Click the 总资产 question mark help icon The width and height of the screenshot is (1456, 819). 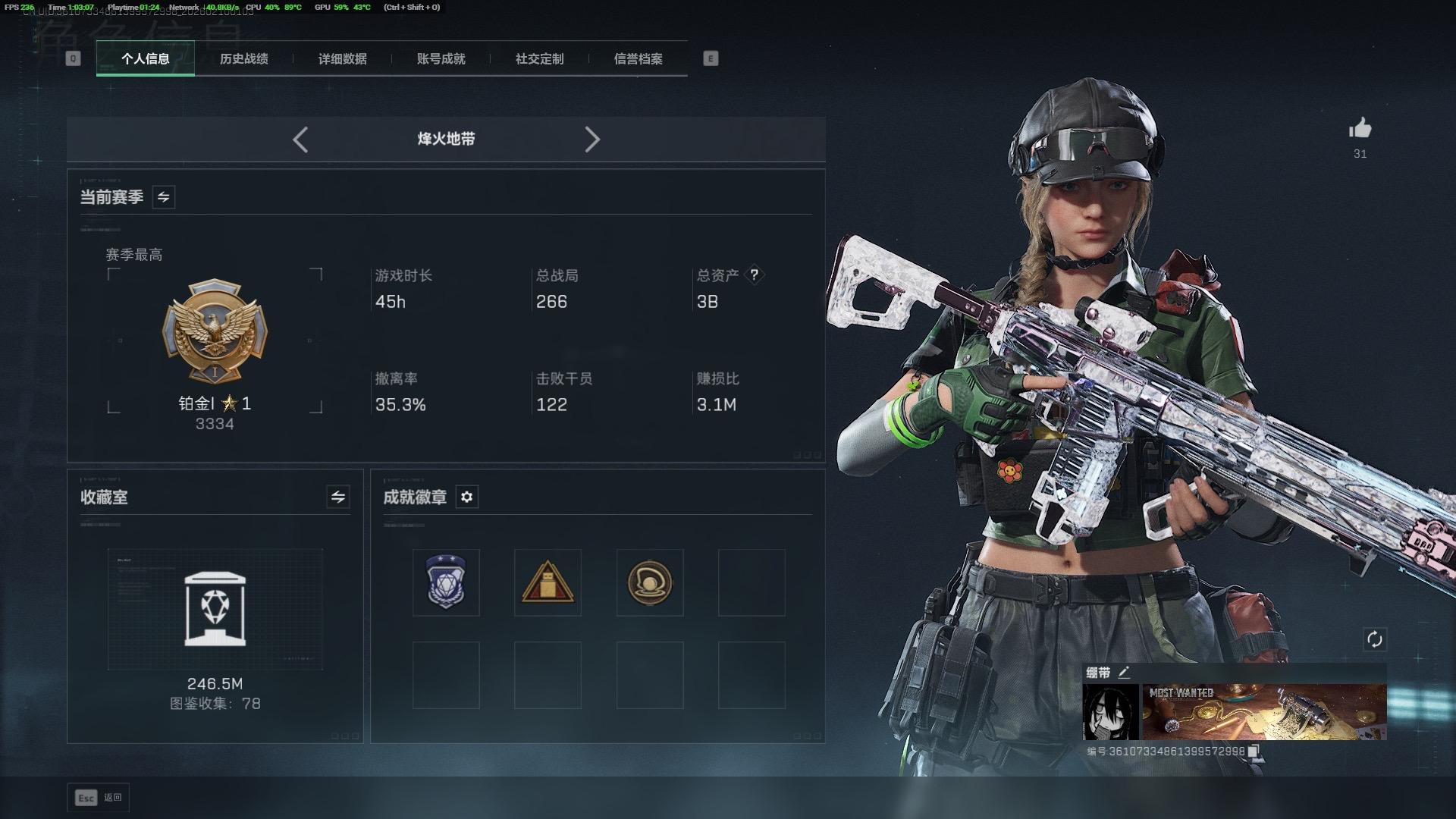[x=754, y=275]
